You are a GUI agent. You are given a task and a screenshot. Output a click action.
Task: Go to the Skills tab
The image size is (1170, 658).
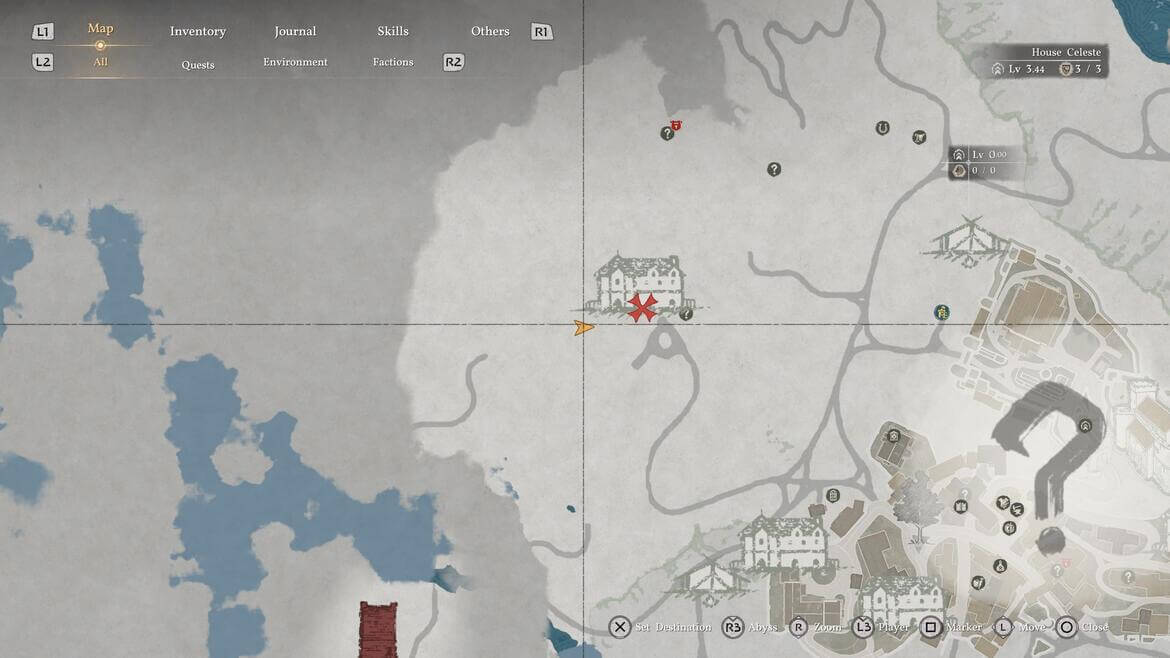point(393,31)
